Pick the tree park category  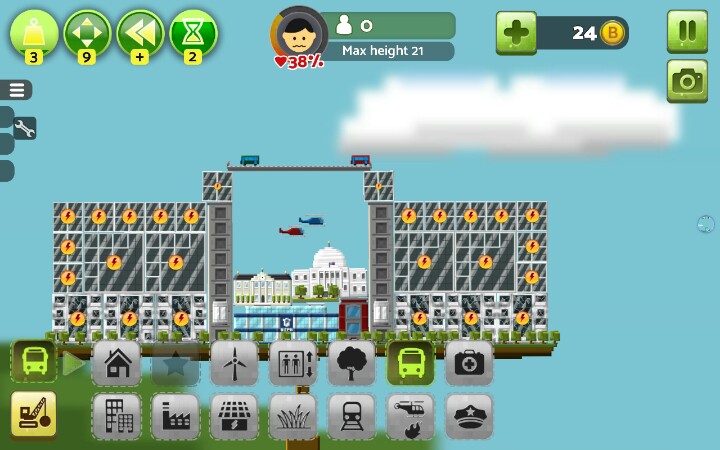coord(352,363)
